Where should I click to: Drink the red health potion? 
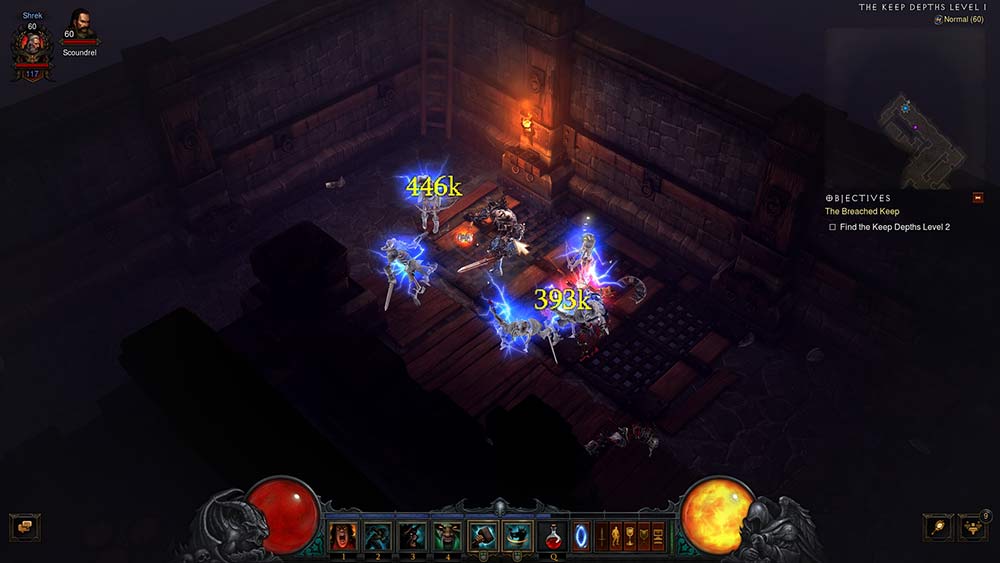tap(552, 536)
